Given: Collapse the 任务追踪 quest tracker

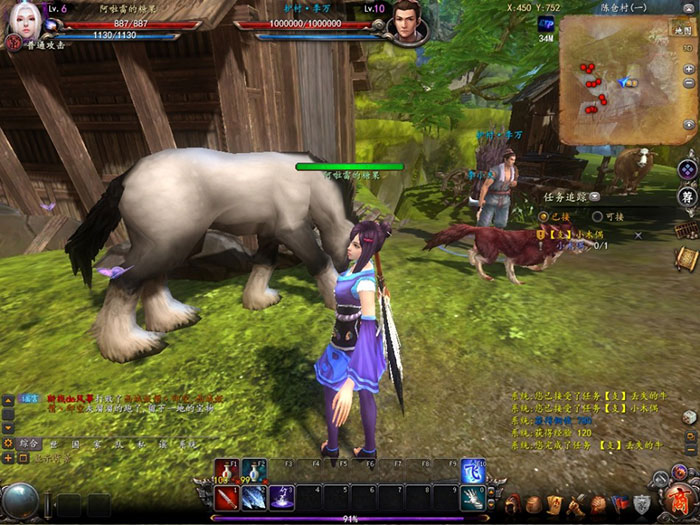Looking at the screenshot, I should click(x=595, y=197).
